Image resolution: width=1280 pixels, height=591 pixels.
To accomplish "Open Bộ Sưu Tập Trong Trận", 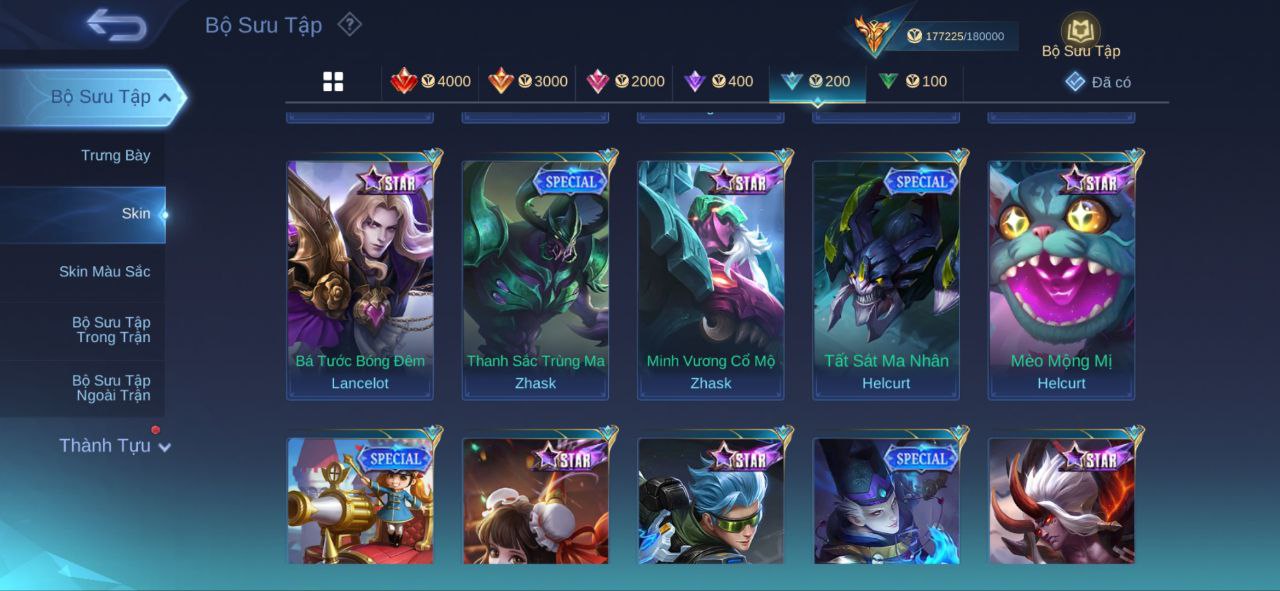I will coord(110,329).
